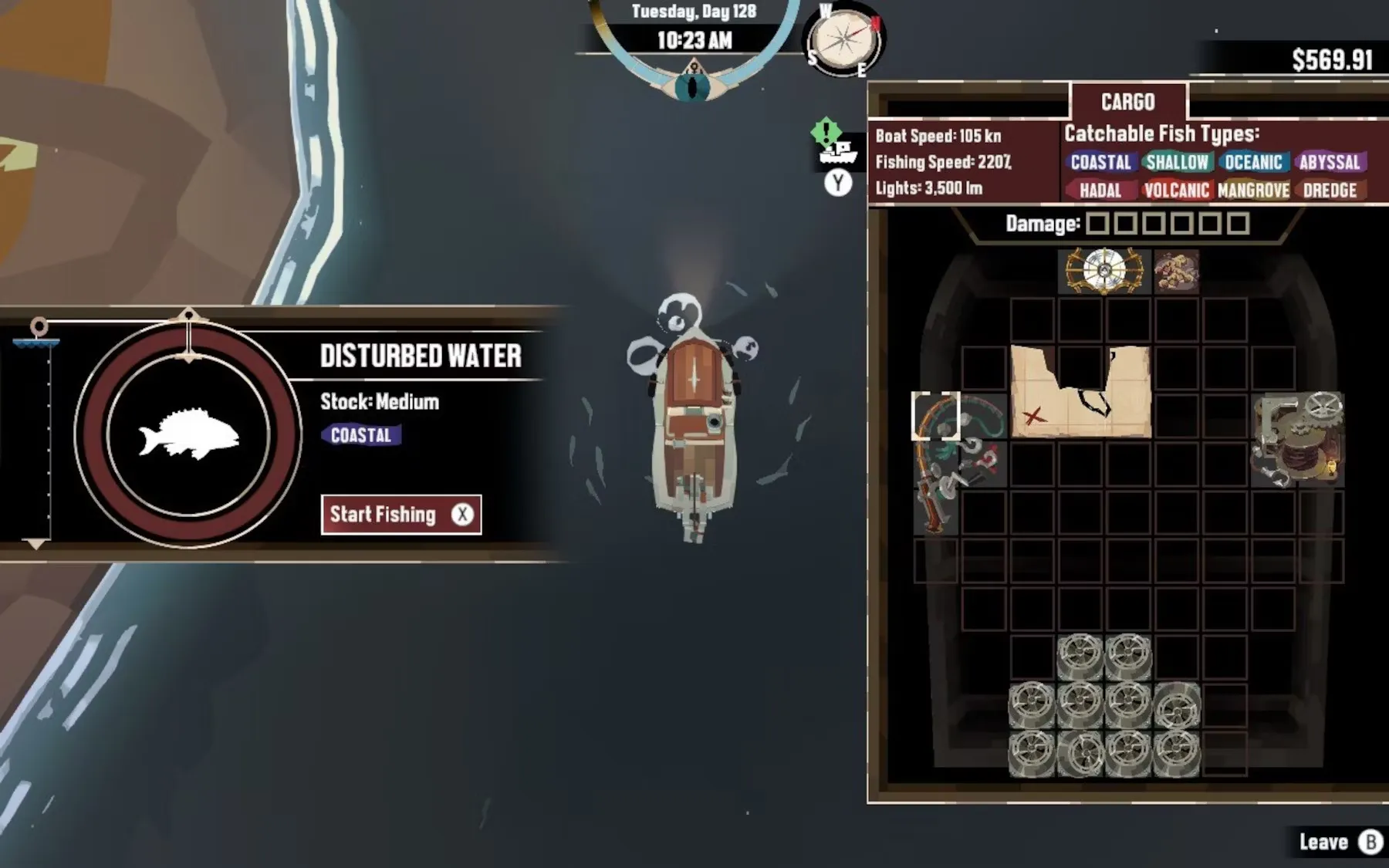Select the dredge crane winch item

click(x=1298, y=438)
